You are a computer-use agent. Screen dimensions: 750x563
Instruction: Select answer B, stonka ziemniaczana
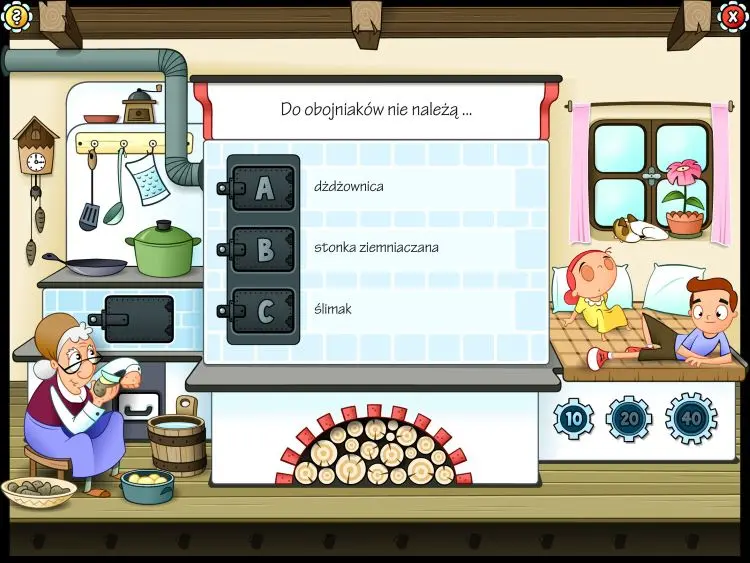[263, 249]
